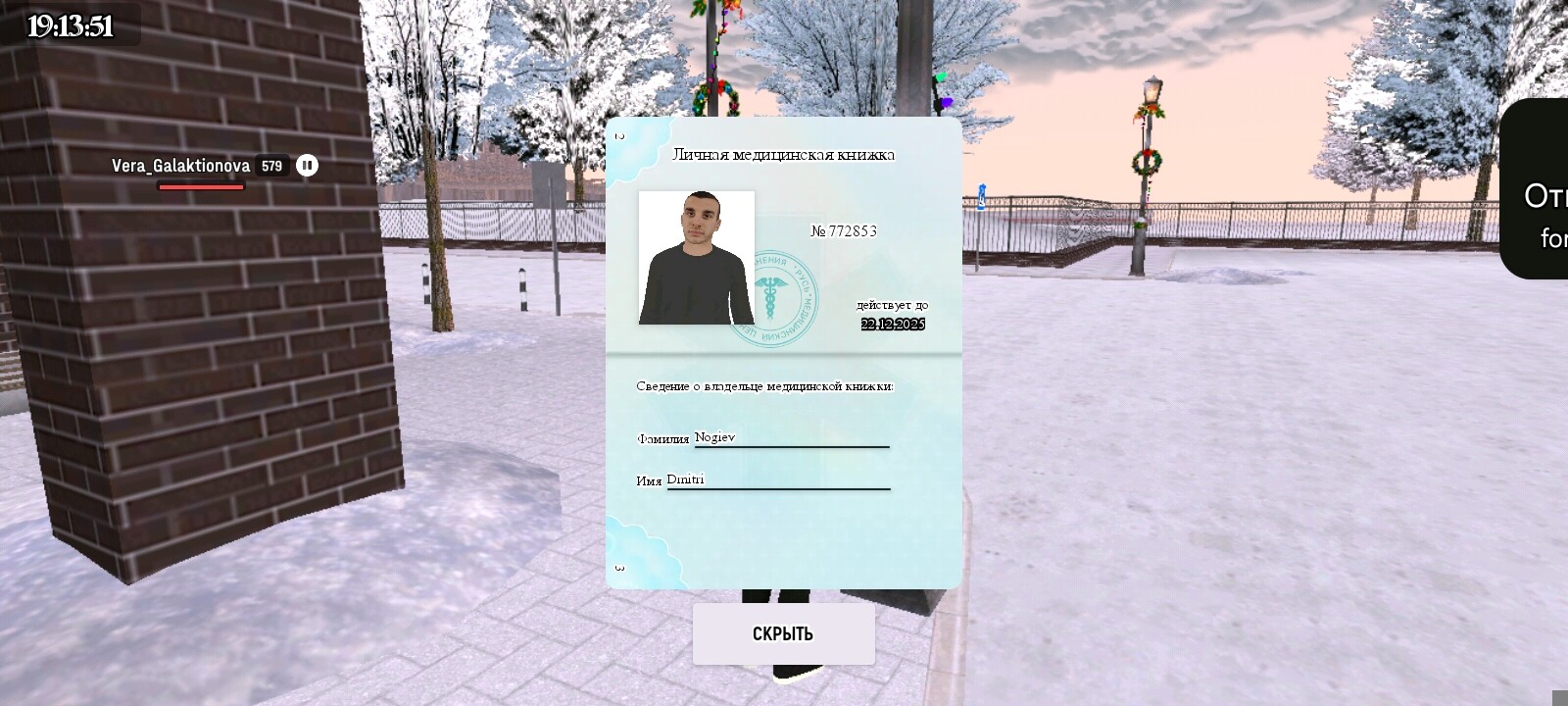This screenshot has height=706, width=1568.
Task: Click the действует до label
Action: 894,304
